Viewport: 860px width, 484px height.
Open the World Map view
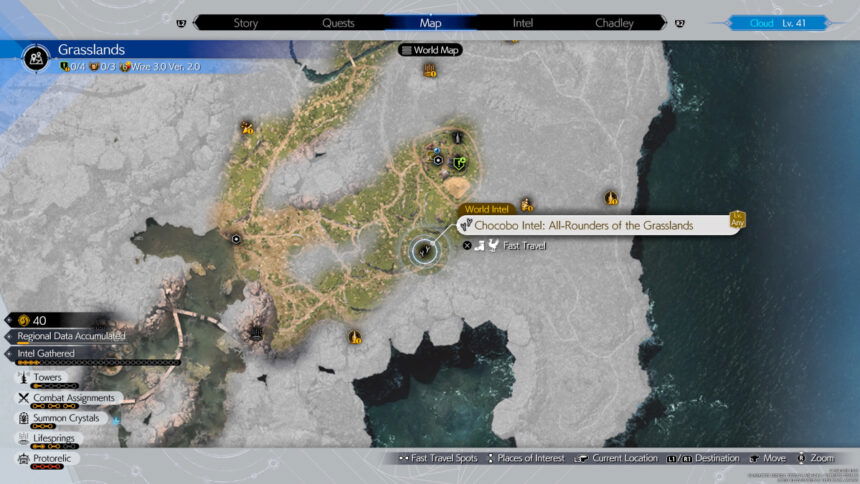tap(431, 50)
